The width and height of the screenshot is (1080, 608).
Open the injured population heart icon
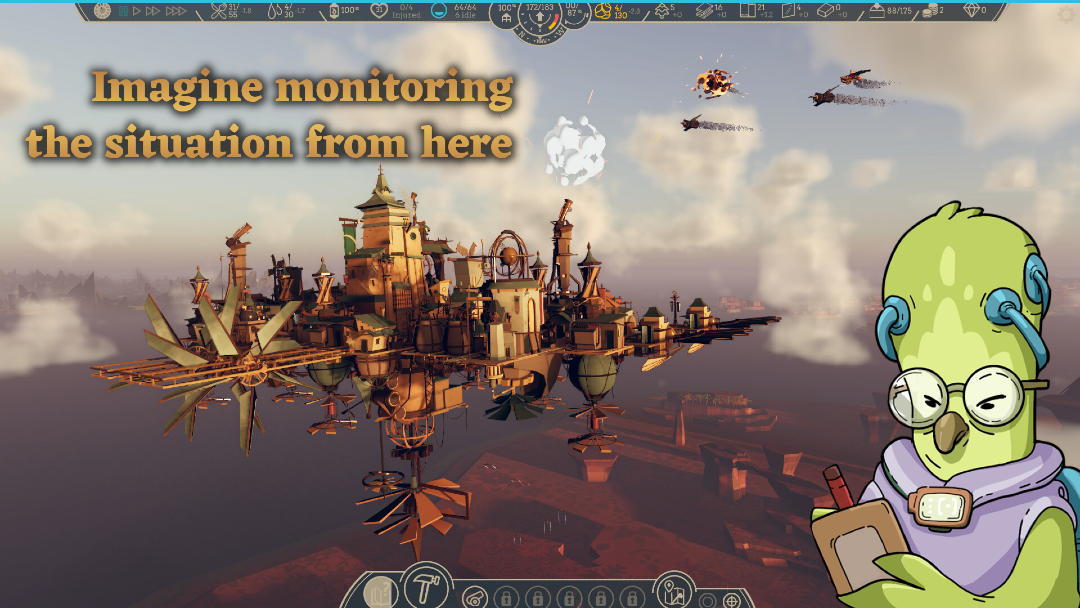(379, 11)
